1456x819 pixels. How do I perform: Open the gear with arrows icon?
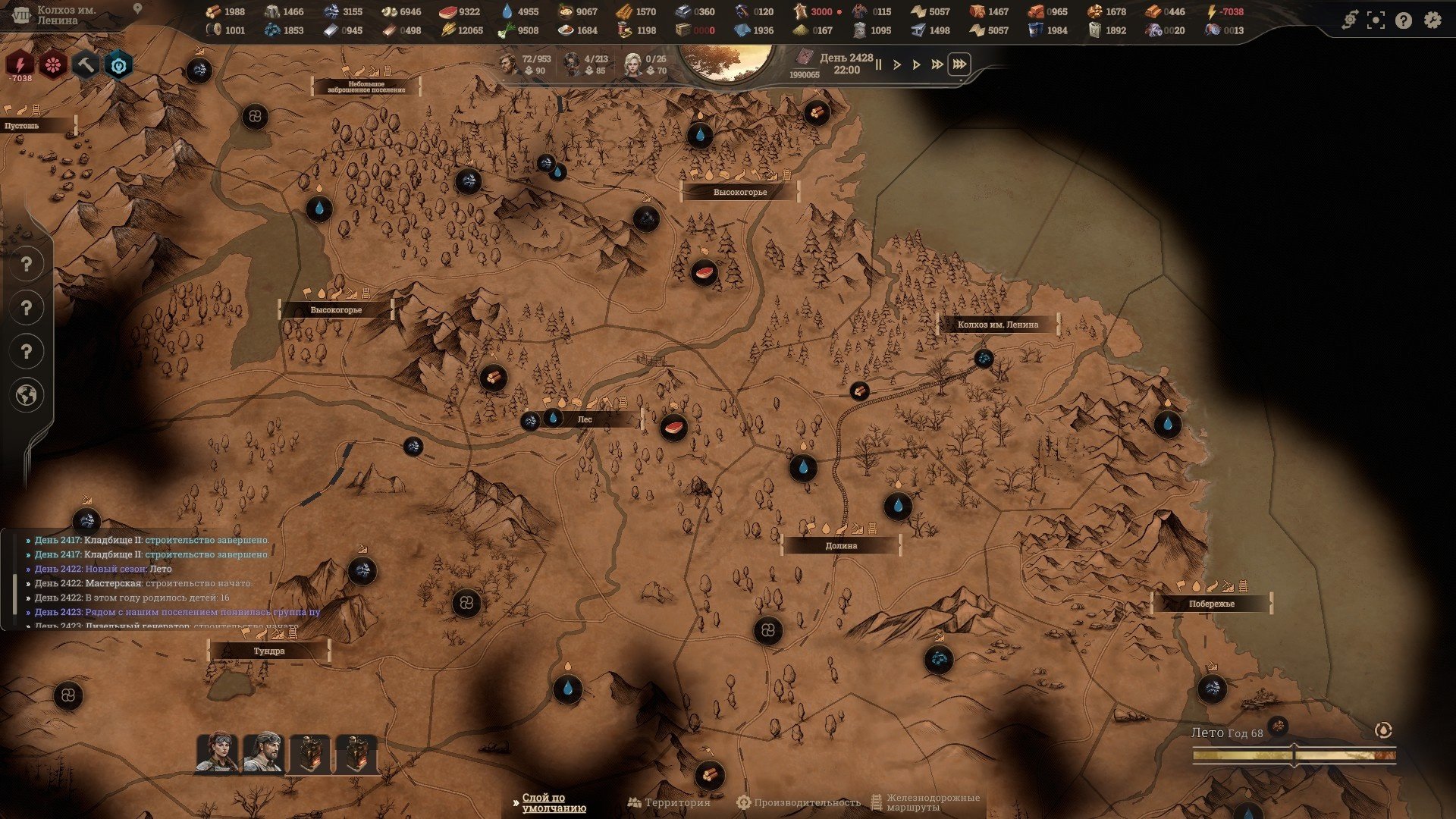click(1349, 20)
